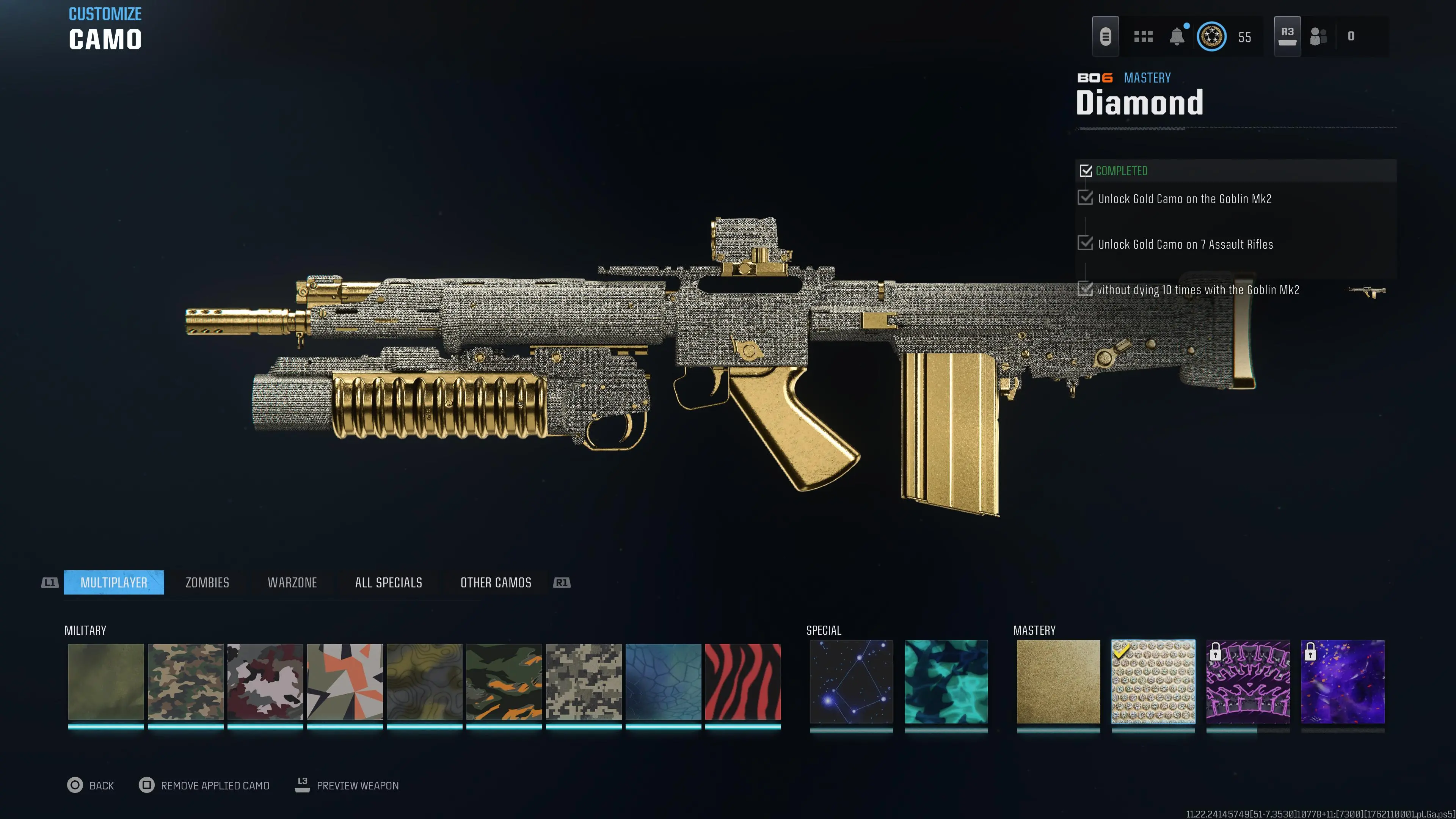Choose the woodland camouflage swatch
Screen dimensions: 1456x819
pos(185,681)
